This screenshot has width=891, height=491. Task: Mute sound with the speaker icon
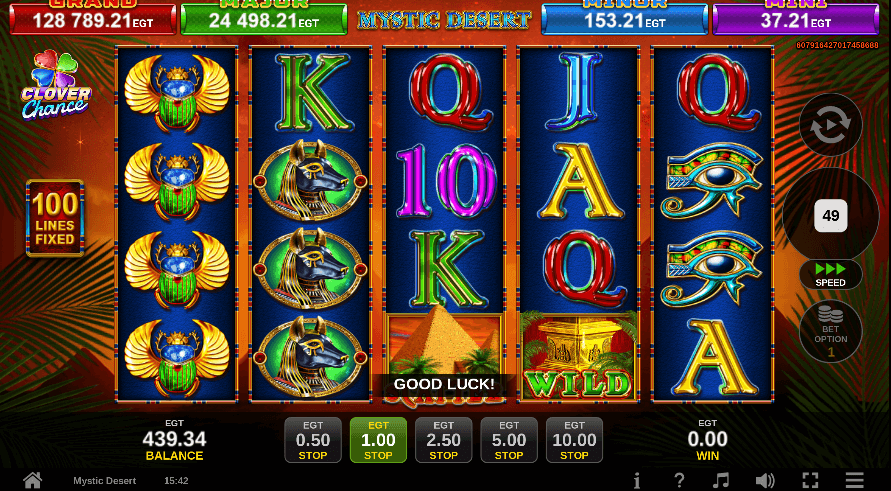(x=767, y=480)
